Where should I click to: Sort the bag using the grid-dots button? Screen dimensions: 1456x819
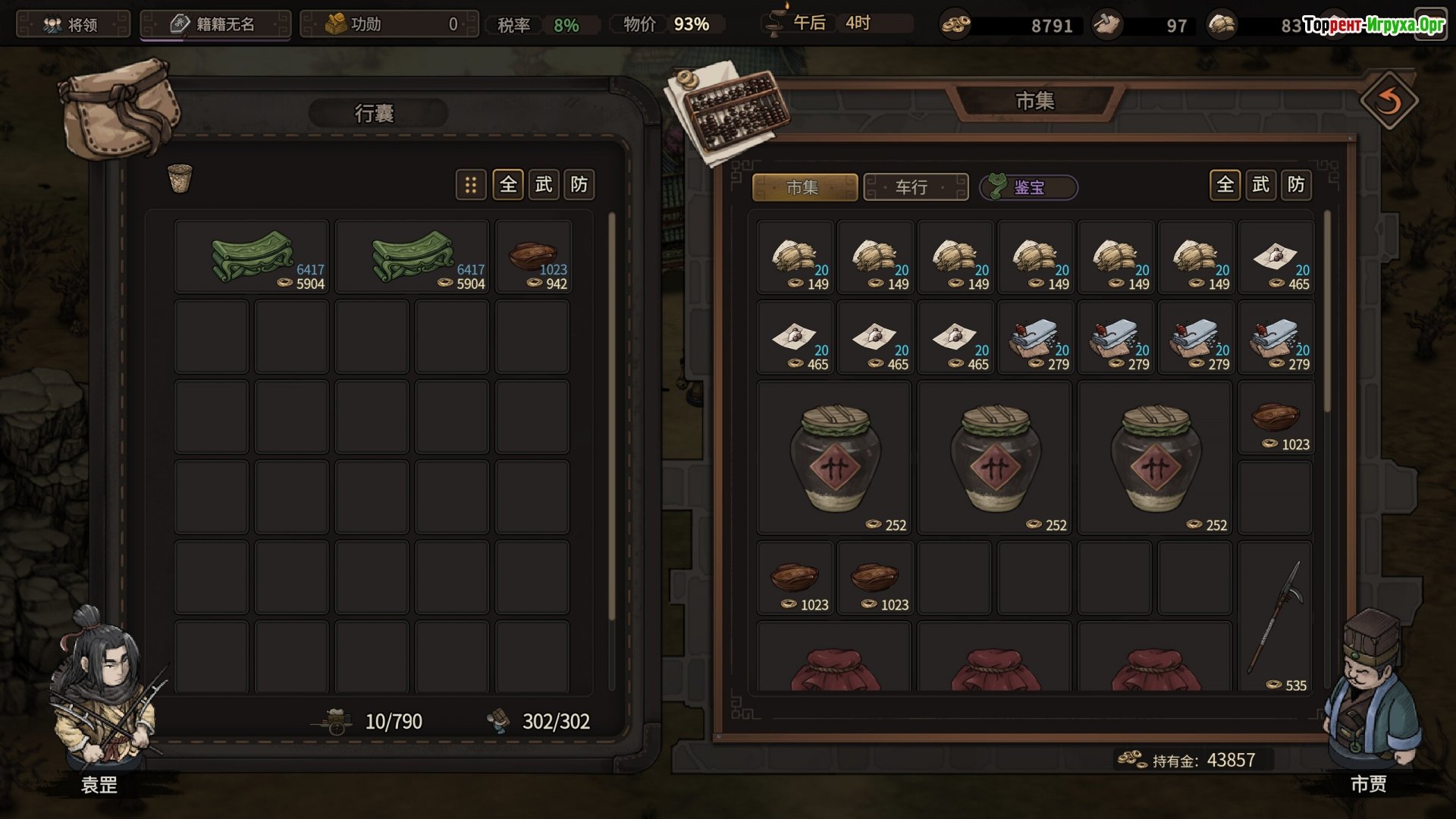(470, 184)
